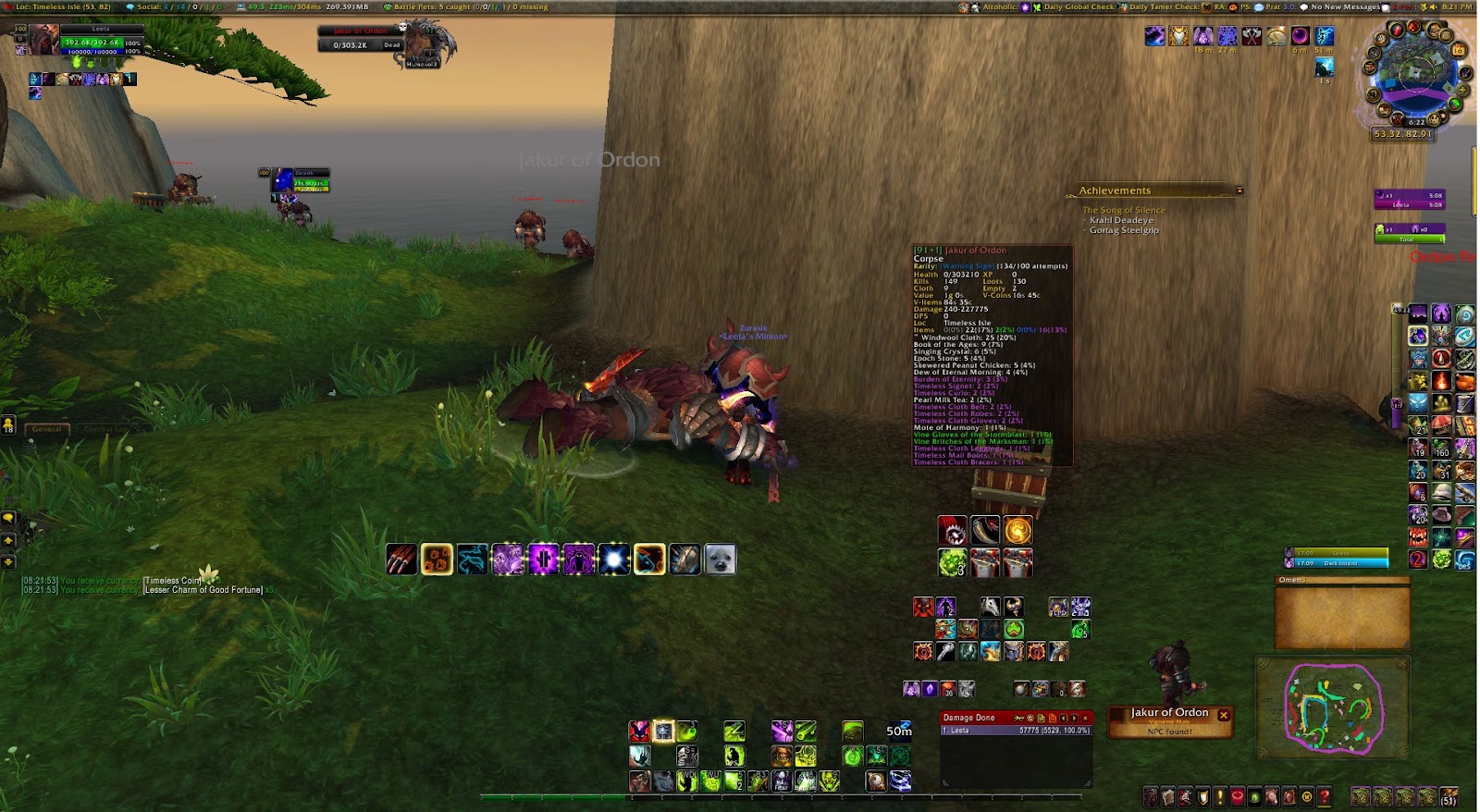This screenshot has width=1480, height=812.
Task: Open the yellow exclamation quest log button
Action: click(x=1220, y=796)
